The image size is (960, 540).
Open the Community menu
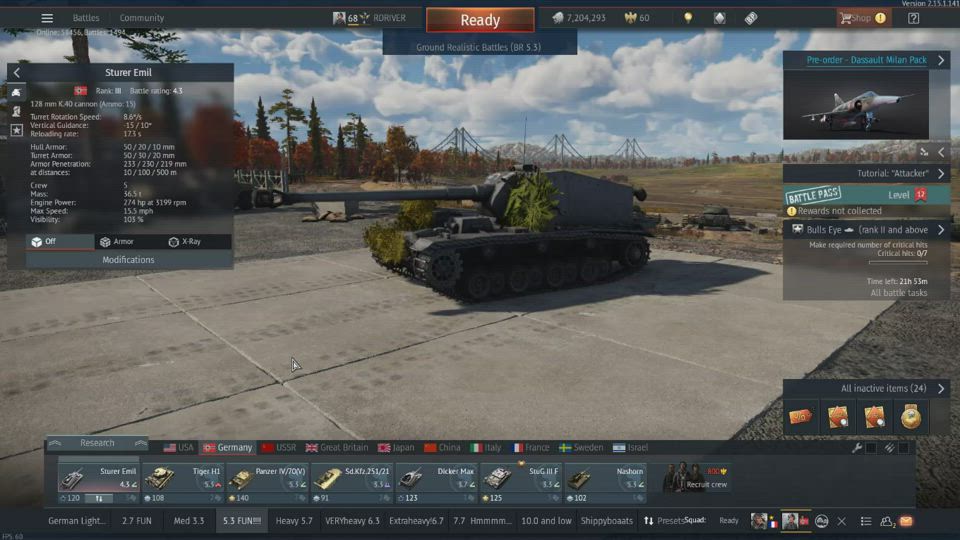pyautogui.click(x=142, y=18)
